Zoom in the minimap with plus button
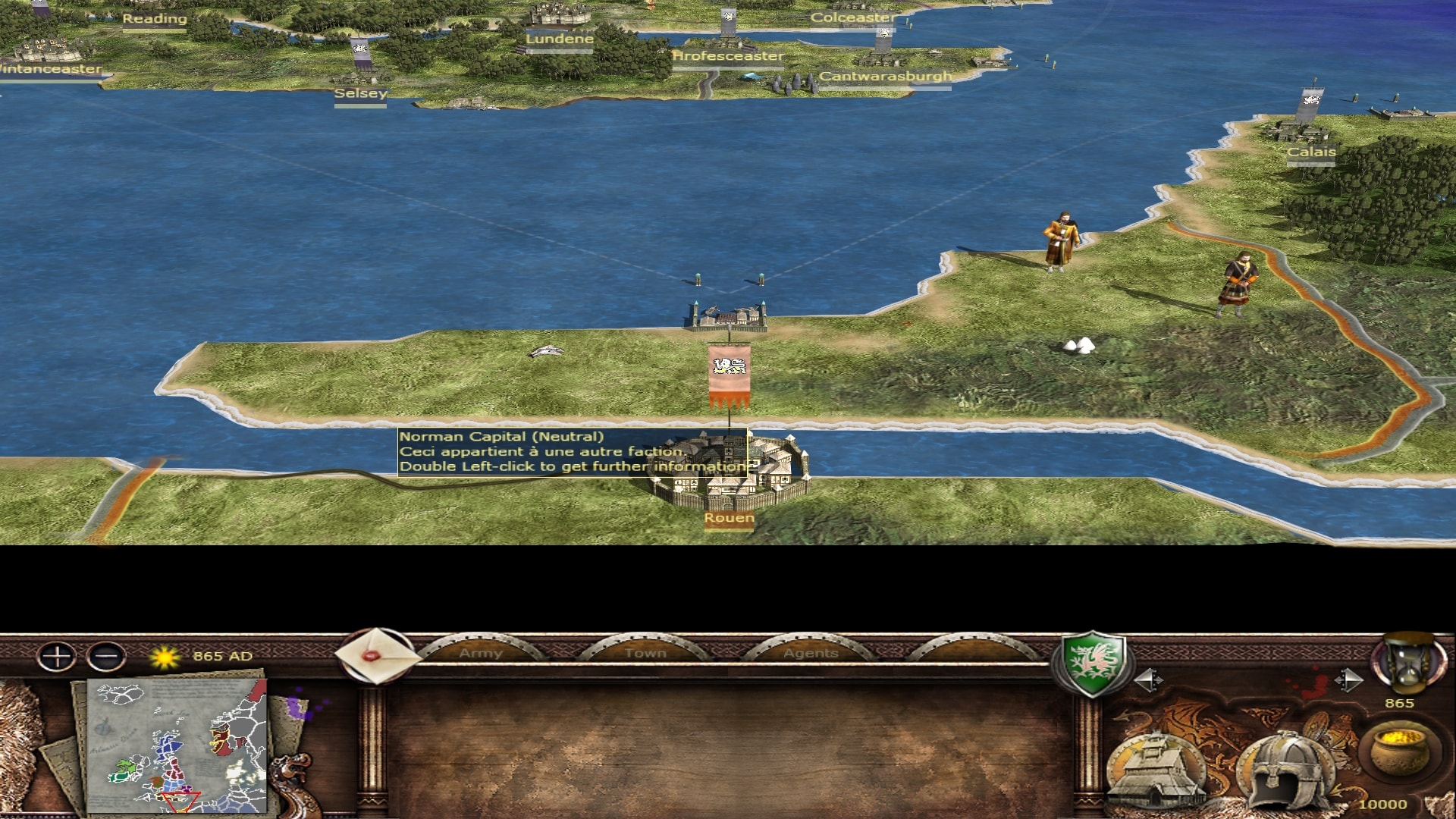The width and height of the screenshot is (1456, 819). (57, 656)
